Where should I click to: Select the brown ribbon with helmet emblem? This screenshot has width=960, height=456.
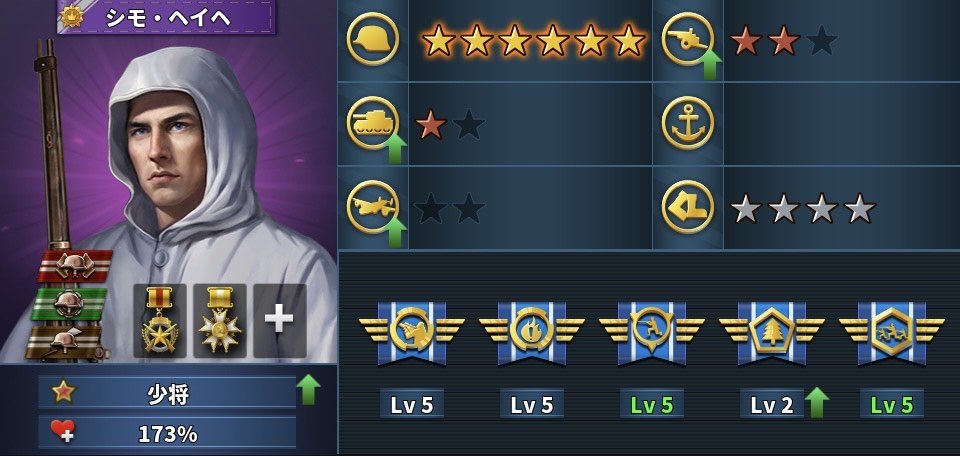66,340
